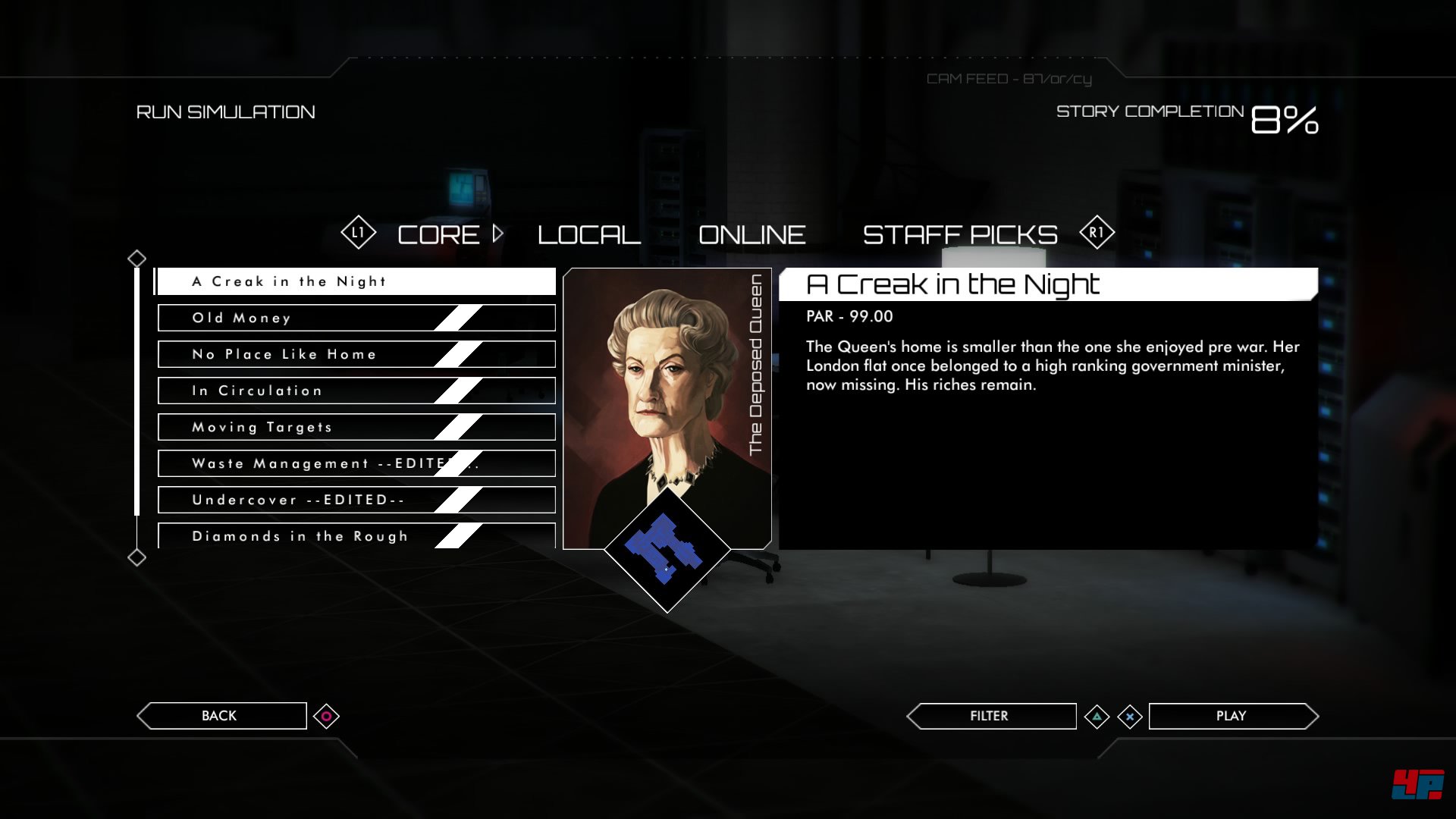This screenshot has height=819, width=1456.
Task: Start the level with PLAY
Action: (1231, 716)
